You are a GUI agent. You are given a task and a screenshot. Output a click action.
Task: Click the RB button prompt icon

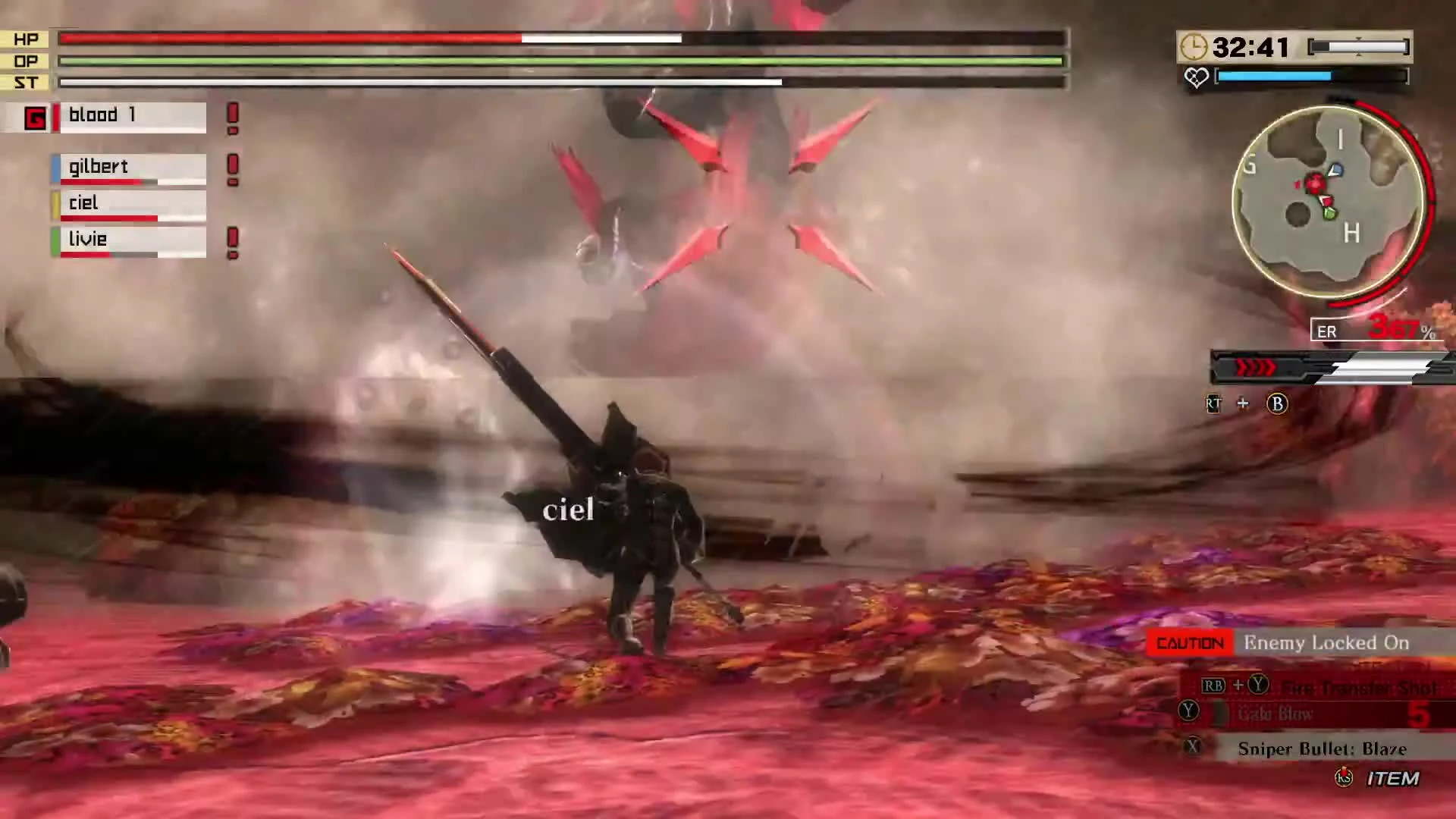tap(1214, 685)
